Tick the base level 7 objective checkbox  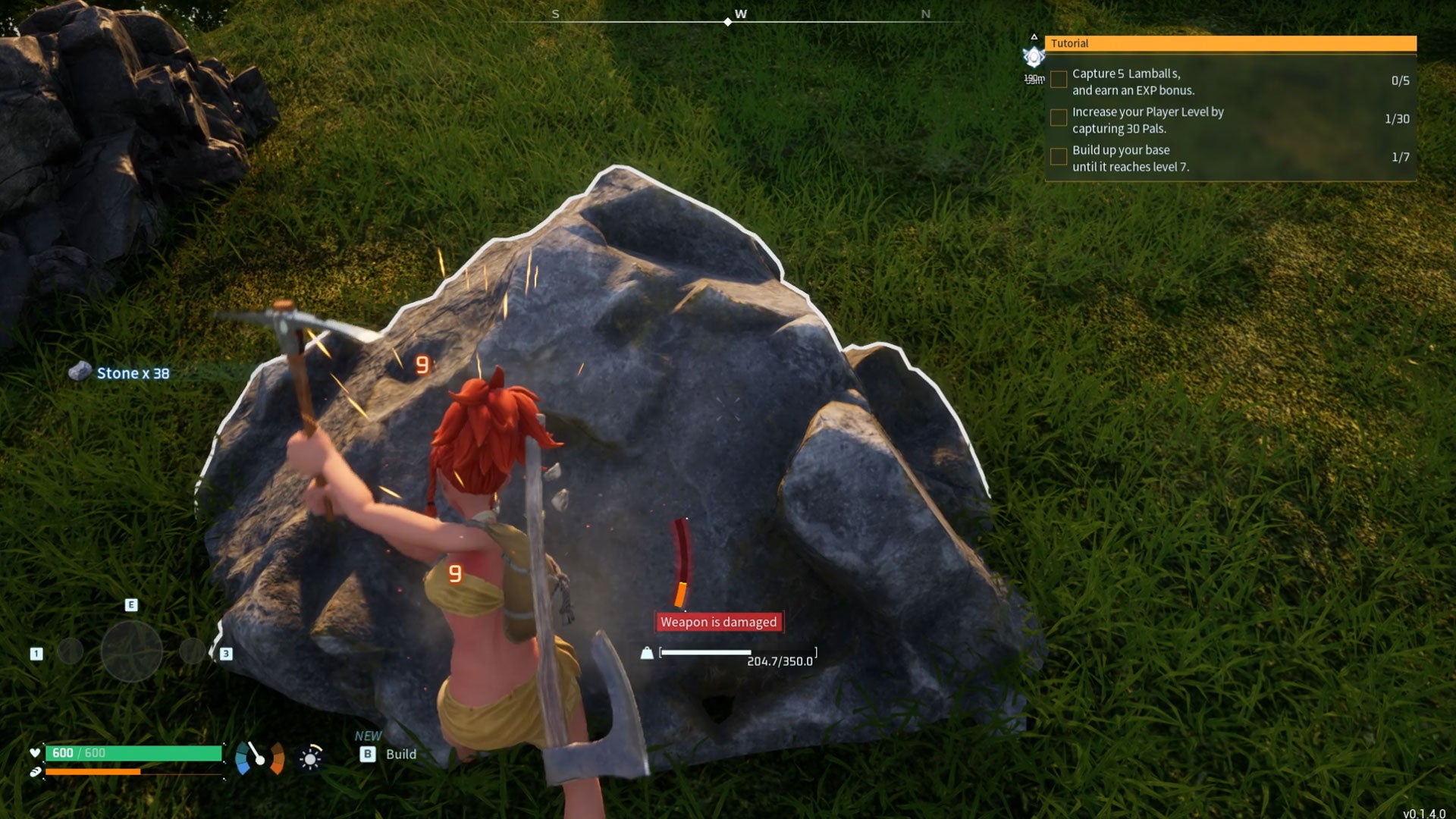[1058, 156]
